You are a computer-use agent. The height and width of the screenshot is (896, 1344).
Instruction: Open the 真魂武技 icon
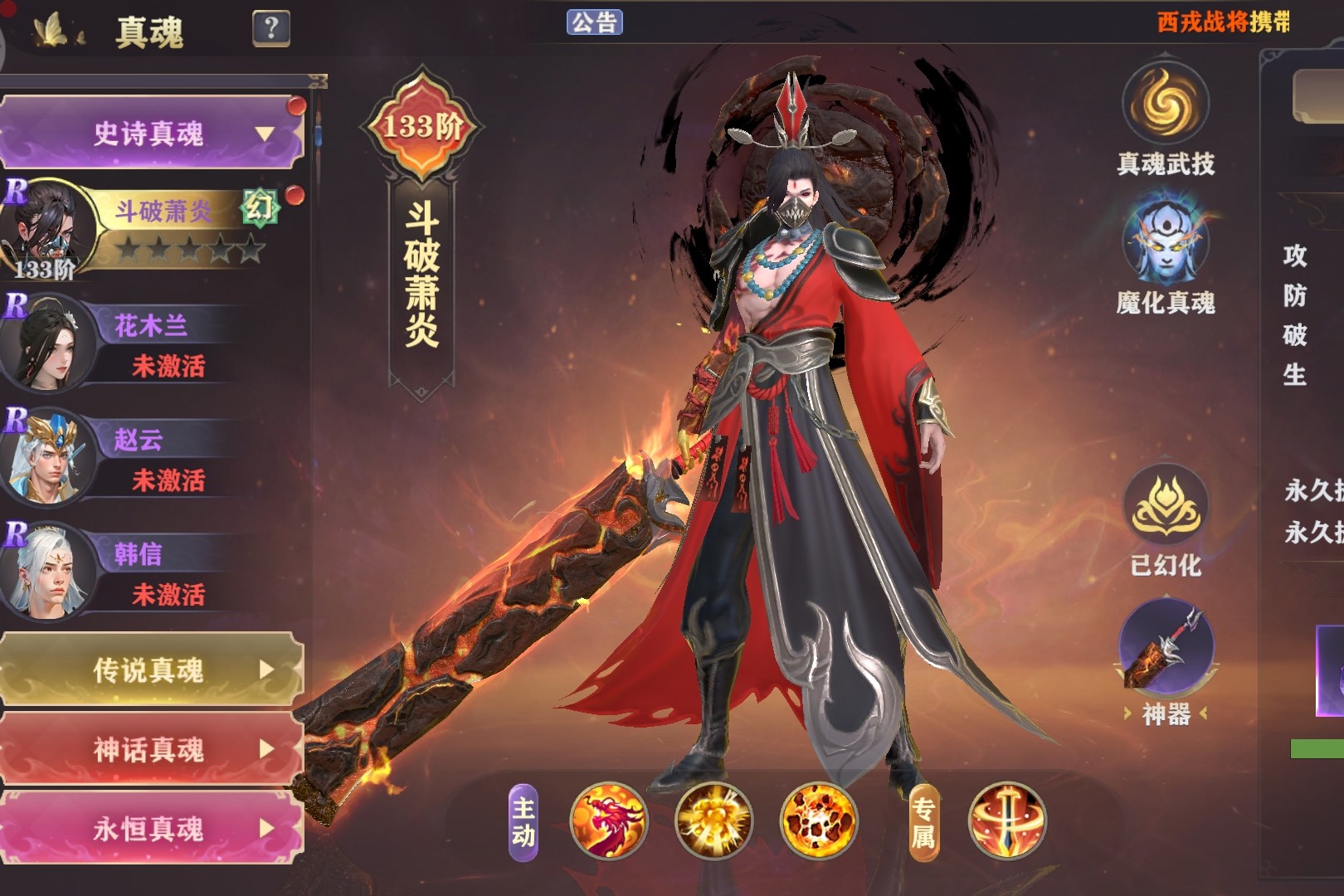click(x=1165, y=105)
